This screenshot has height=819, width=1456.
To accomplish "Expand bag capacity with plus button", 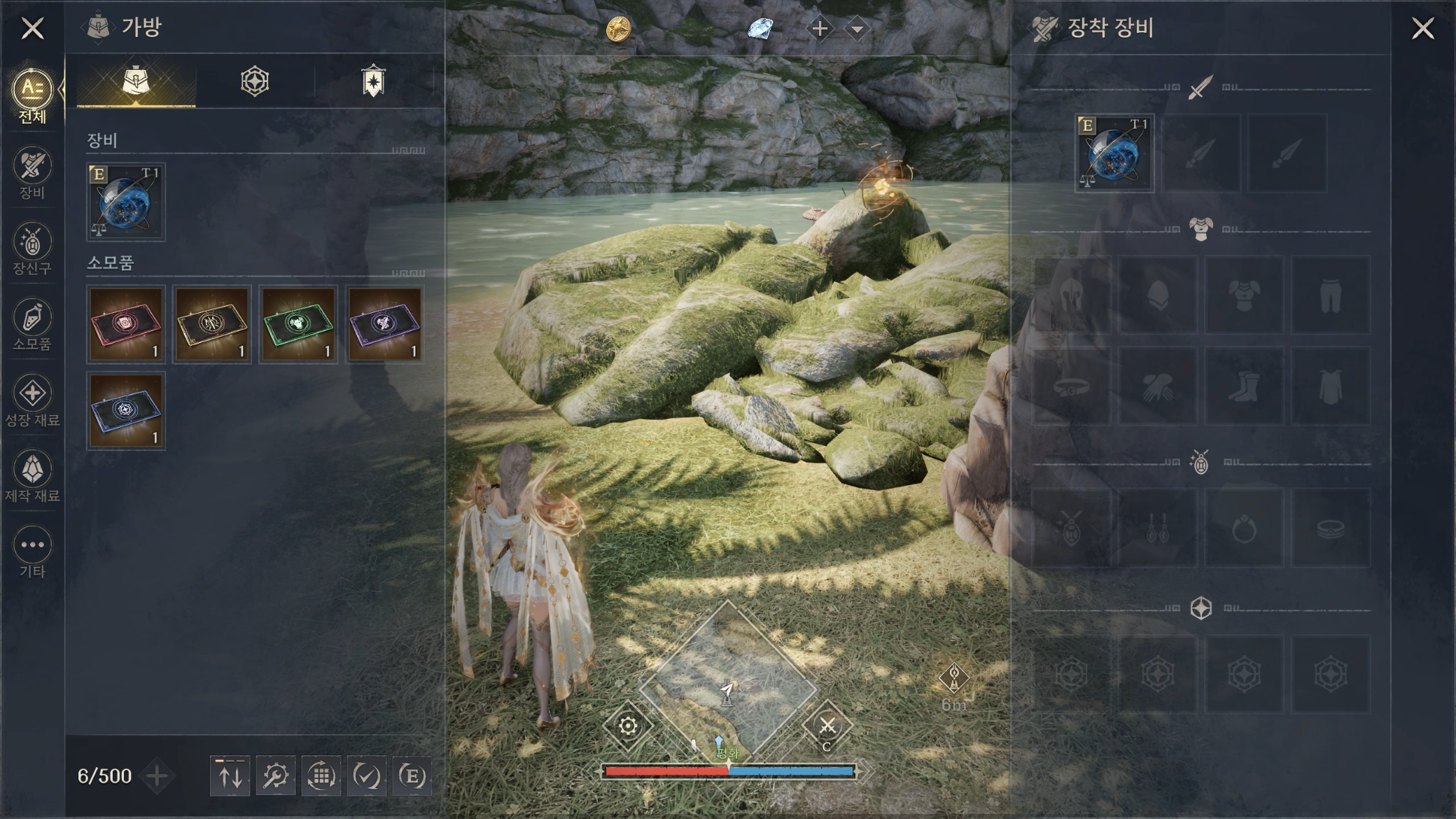I will click(157, 776).
